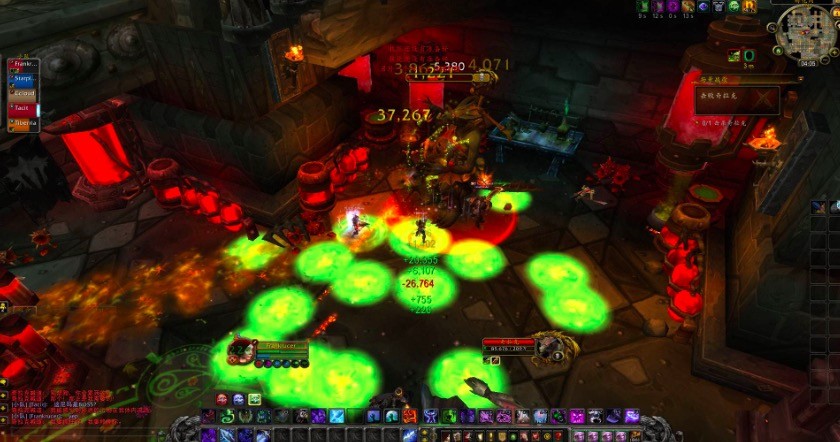Image resolution: width=840 pixels, height=442 pixels.
Task: Click the boss target frame portrait
Action: click(549, 347)
